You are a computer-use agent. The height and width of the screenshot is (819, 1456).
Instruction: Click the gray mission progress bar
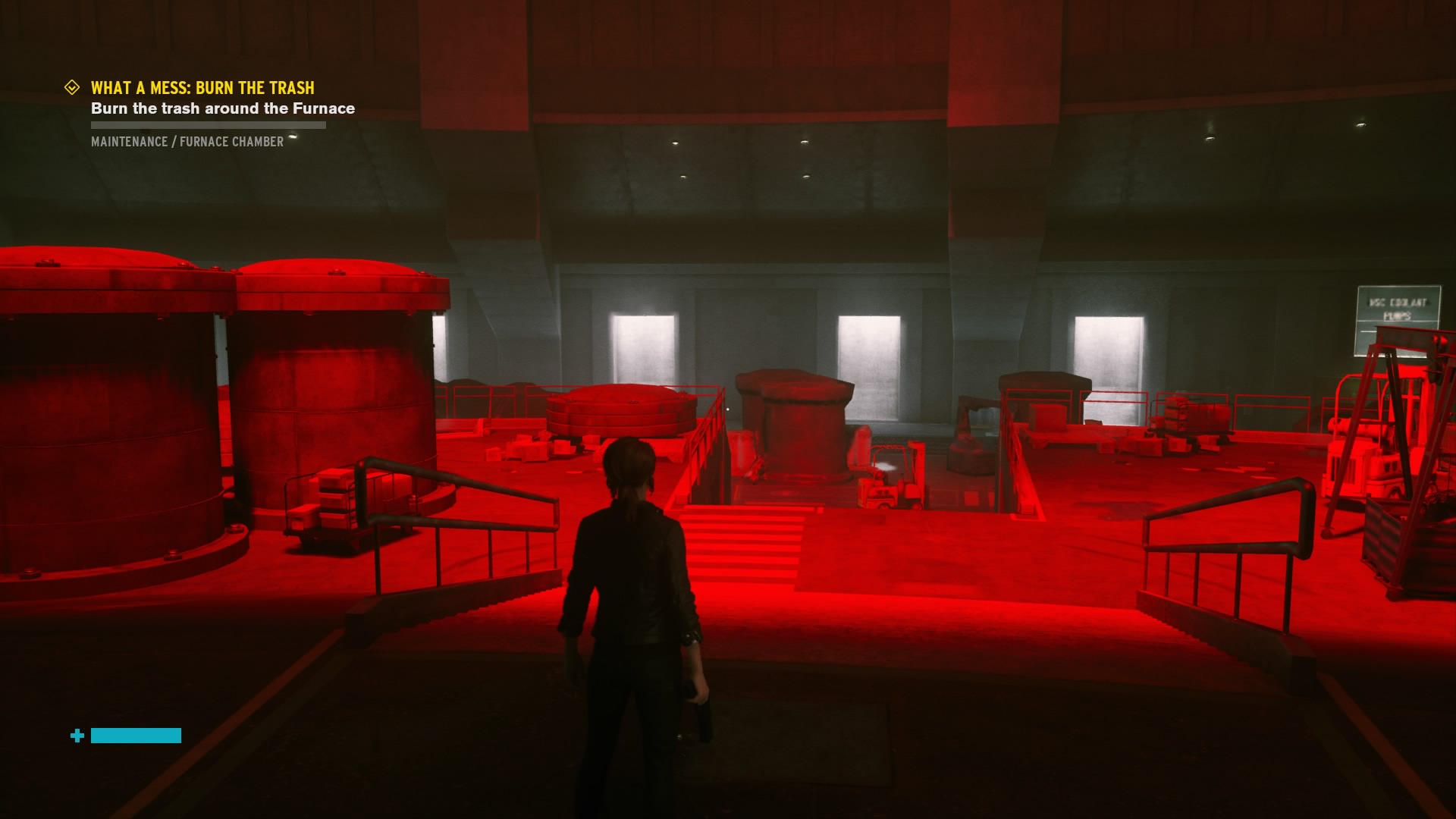pos(207,124)
